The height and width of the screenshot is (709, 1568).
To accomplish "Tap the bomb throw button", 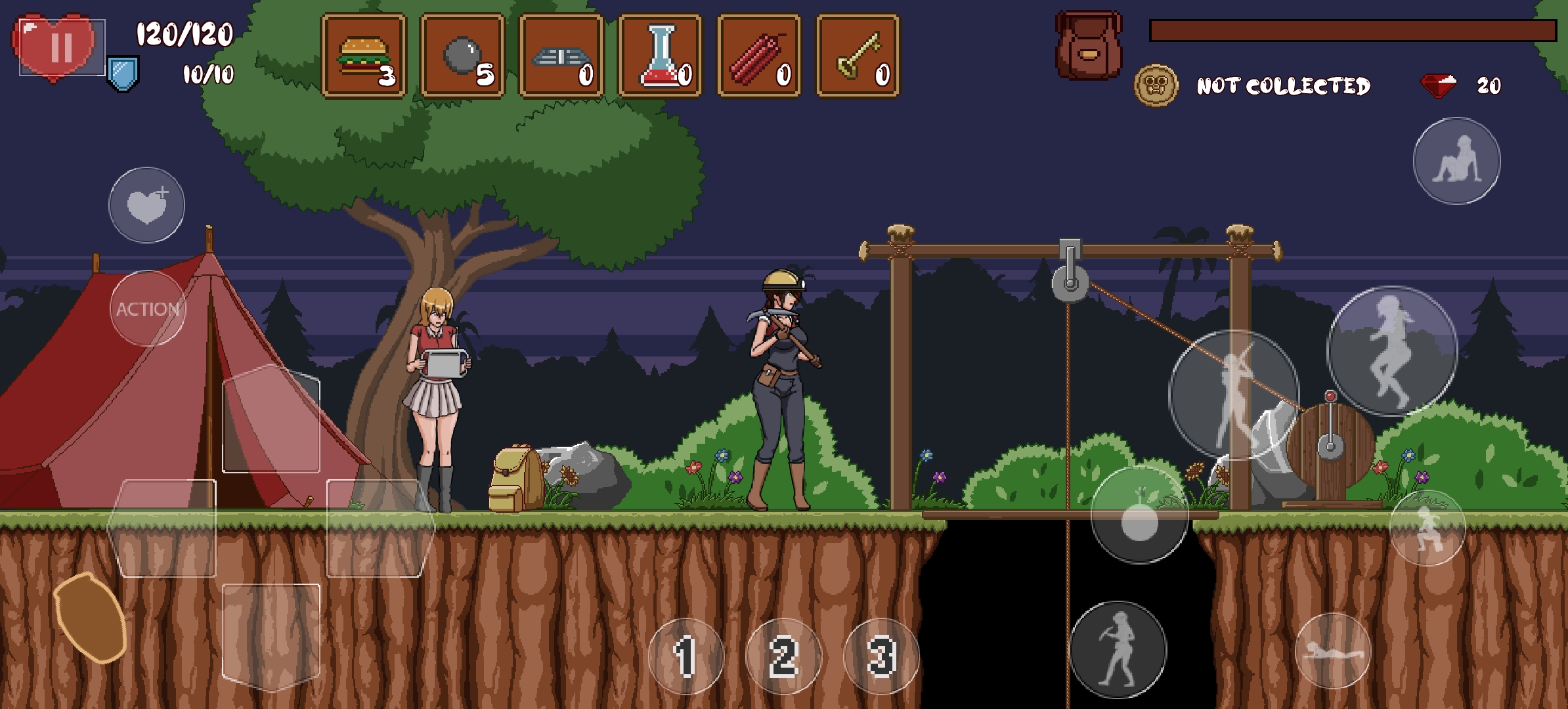I will [x=1139, y=515].
